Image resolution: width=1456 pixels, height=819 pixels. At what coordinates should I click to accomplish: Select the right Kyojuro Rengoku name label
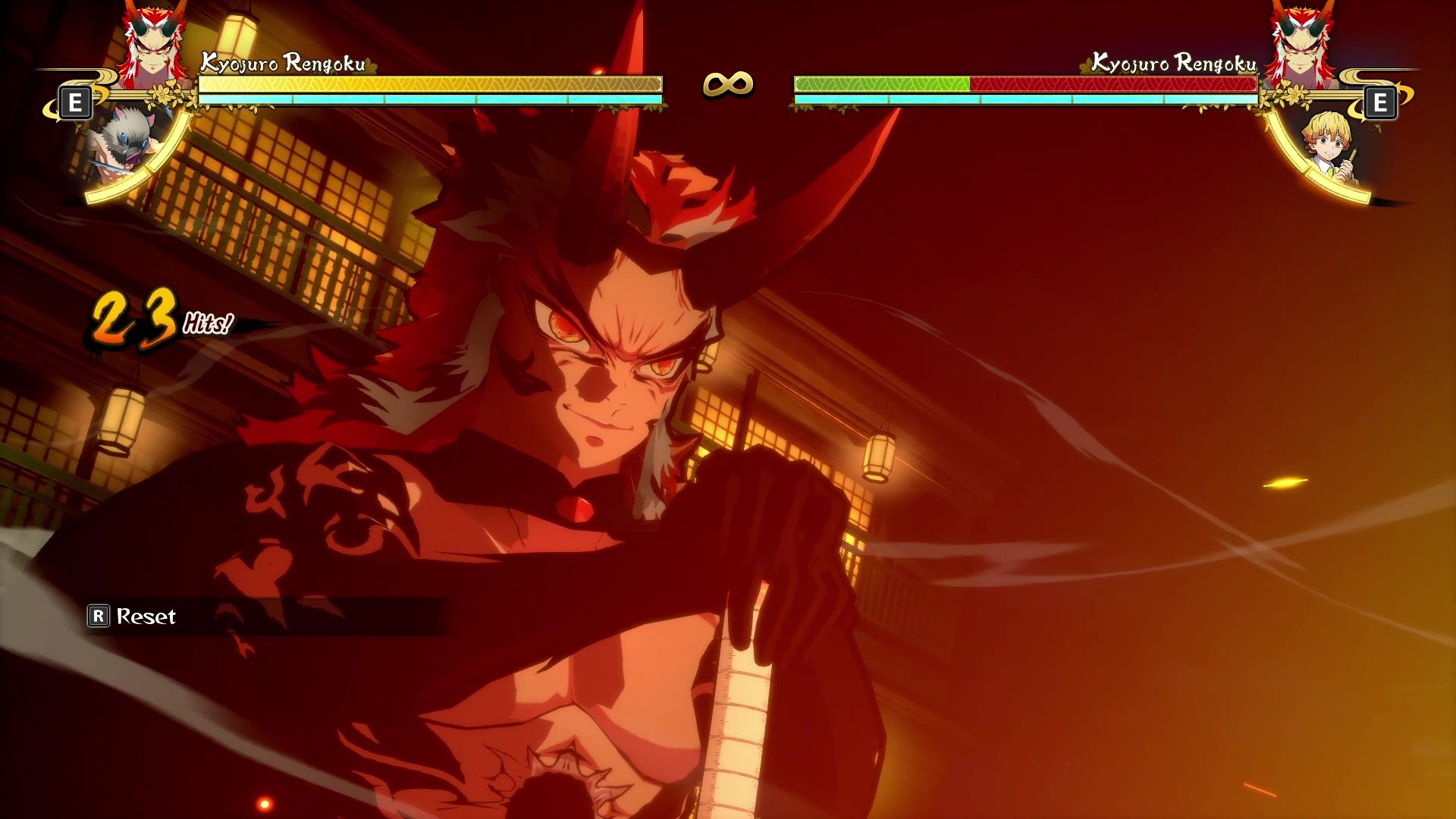(1174, 64)
